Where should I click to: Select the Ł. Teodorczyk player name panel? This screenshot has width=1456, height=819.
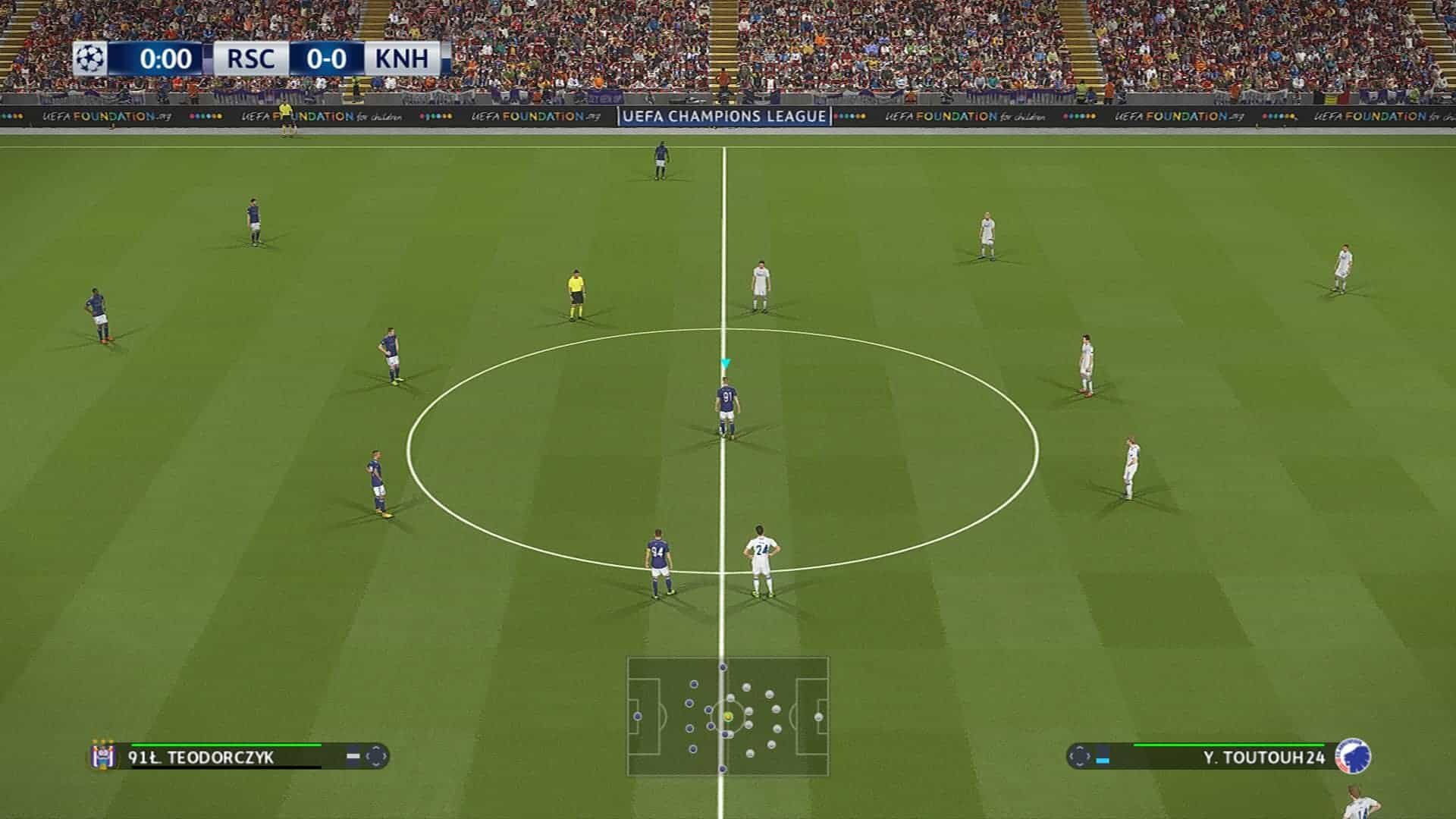(227, 757)
